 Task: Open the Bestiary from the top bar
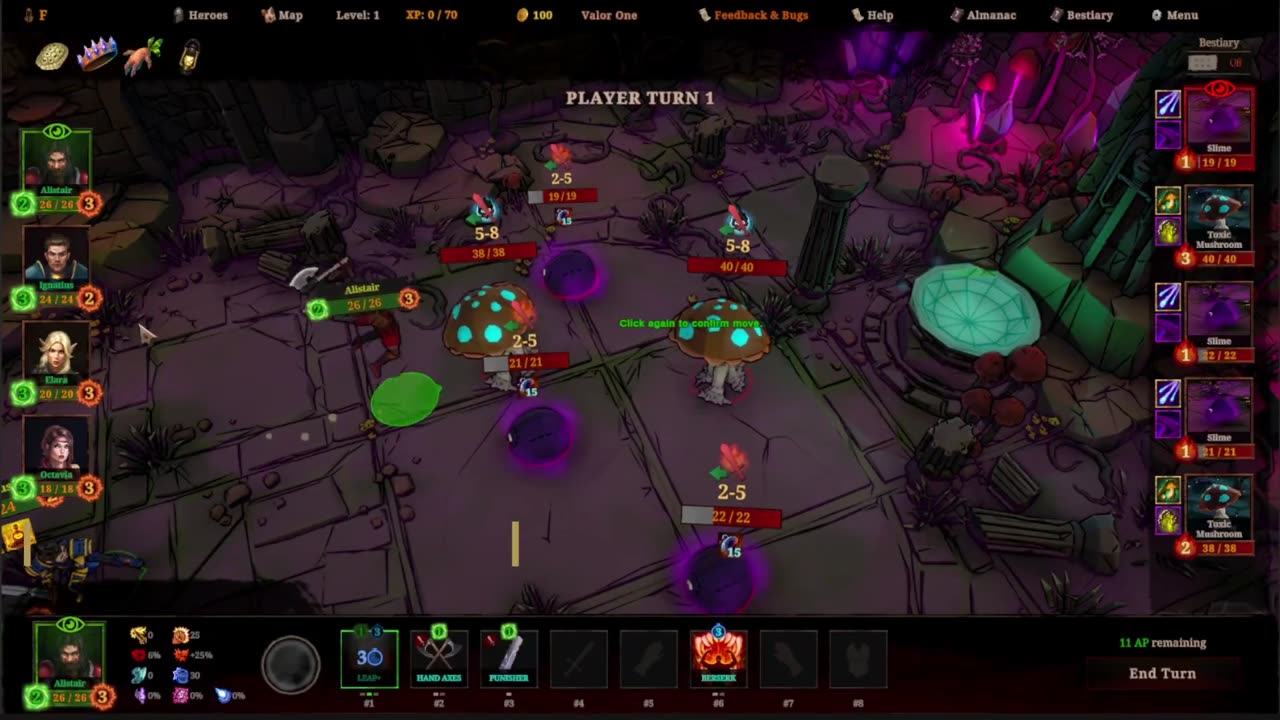1082,15
